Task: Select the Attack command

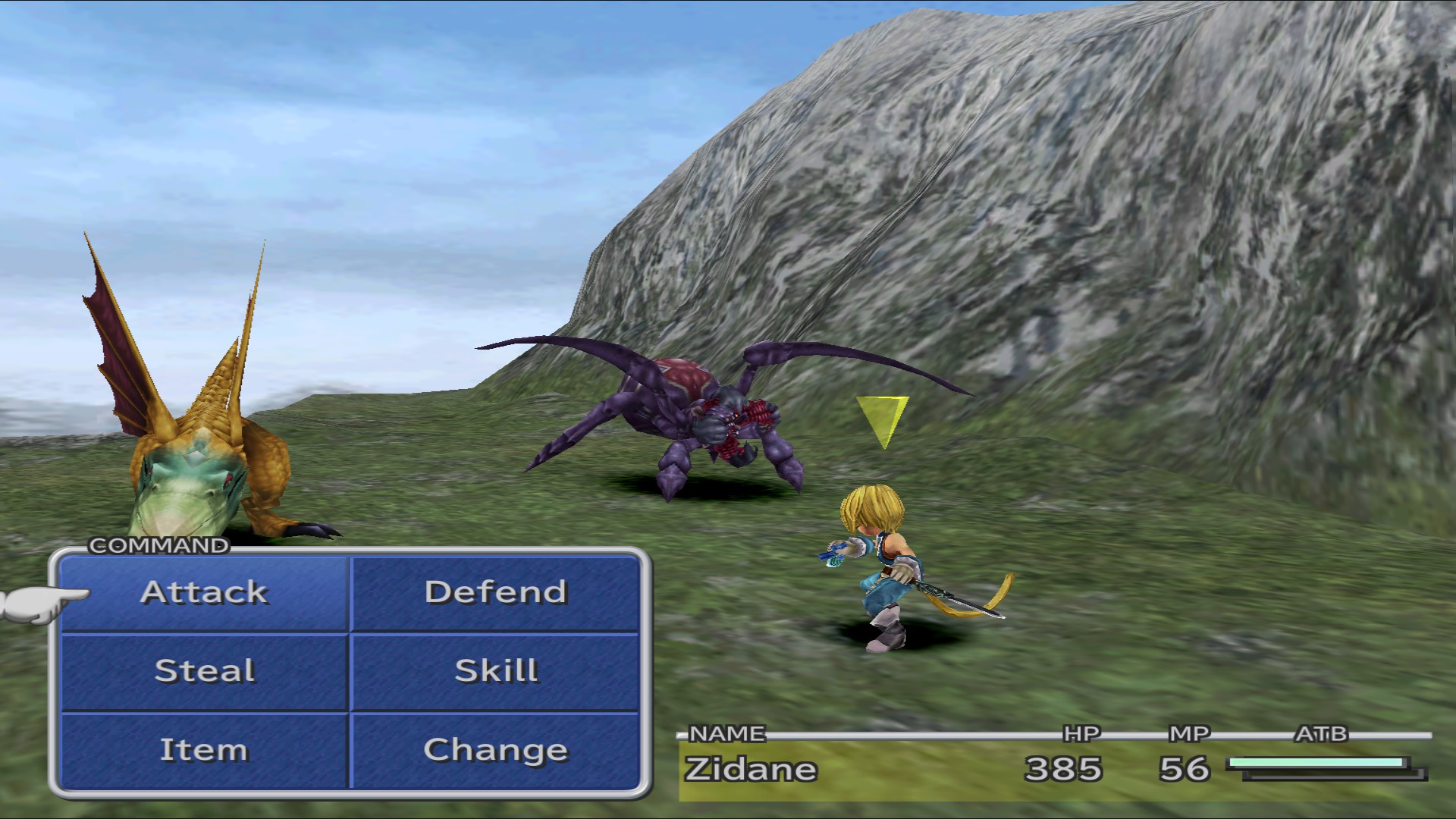Action: [x=203, y=594]
